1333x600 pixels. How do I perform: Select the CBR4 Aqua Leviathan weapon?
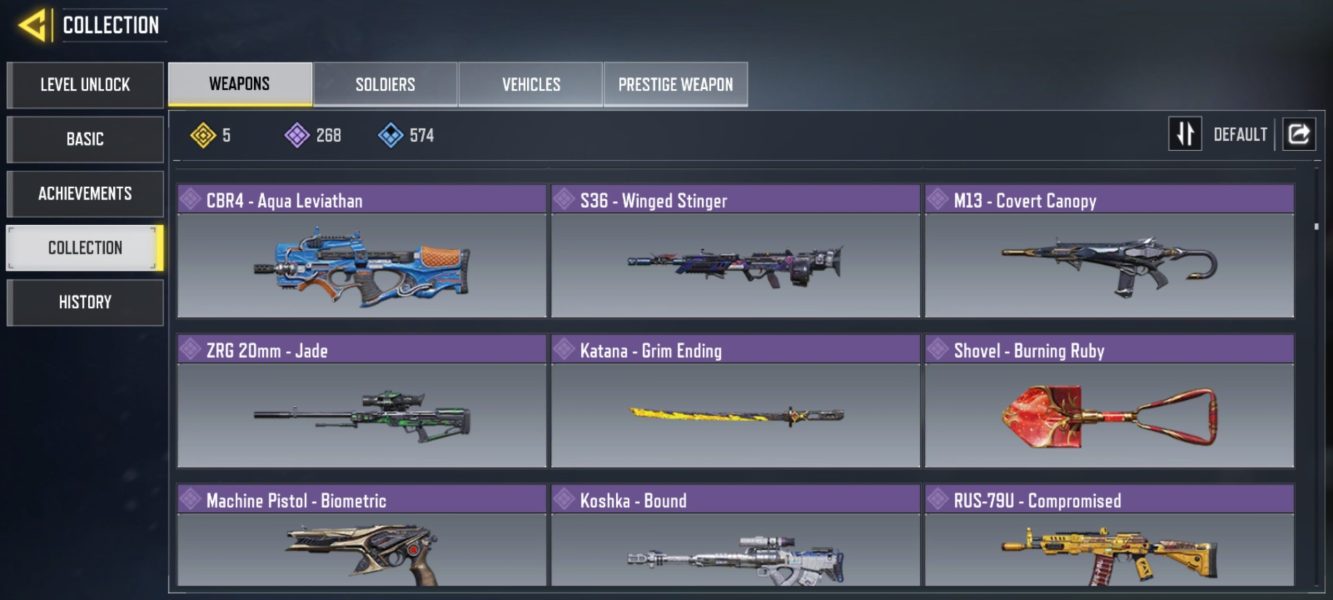coord(361,264)
